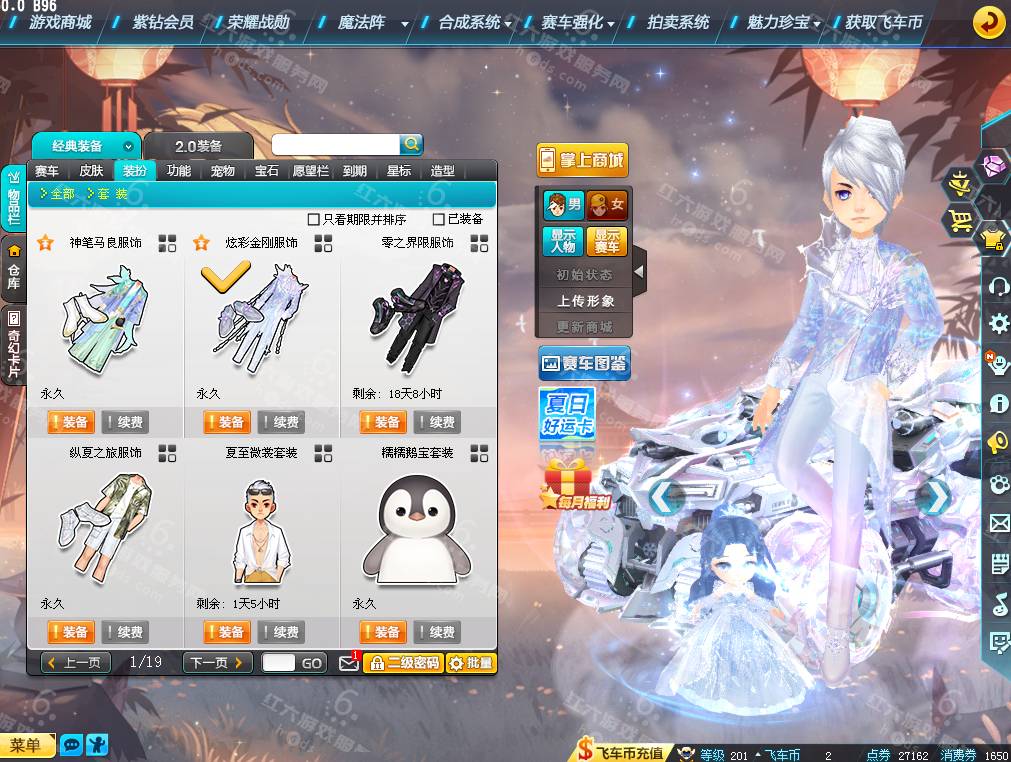Click the 飞车币充值 recharge button
Viewport: 1011px width, 762px height.
[x=618, y=752]
